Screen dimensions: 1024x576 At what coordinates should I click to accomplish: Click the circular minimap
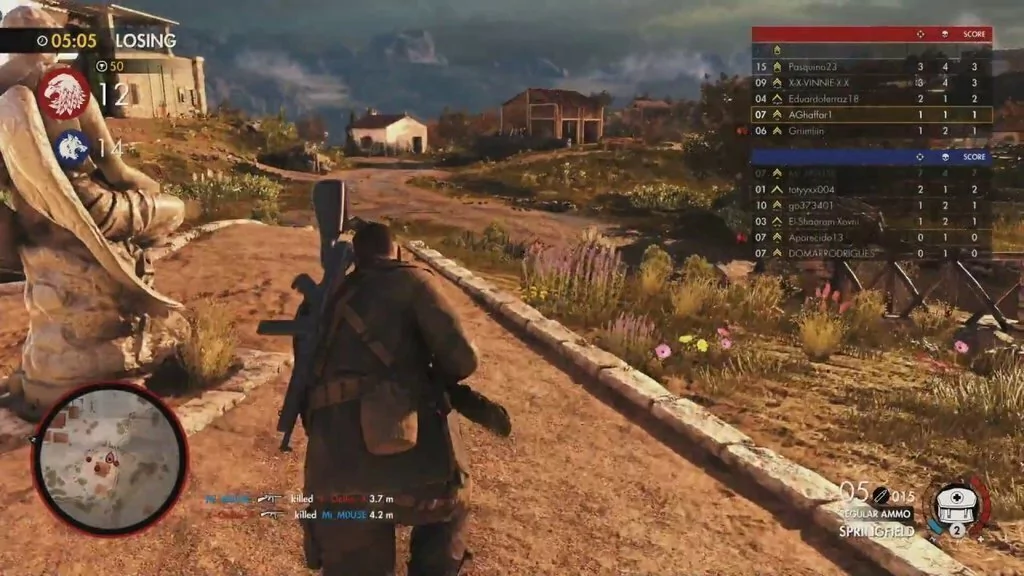(x=109, y=459)
